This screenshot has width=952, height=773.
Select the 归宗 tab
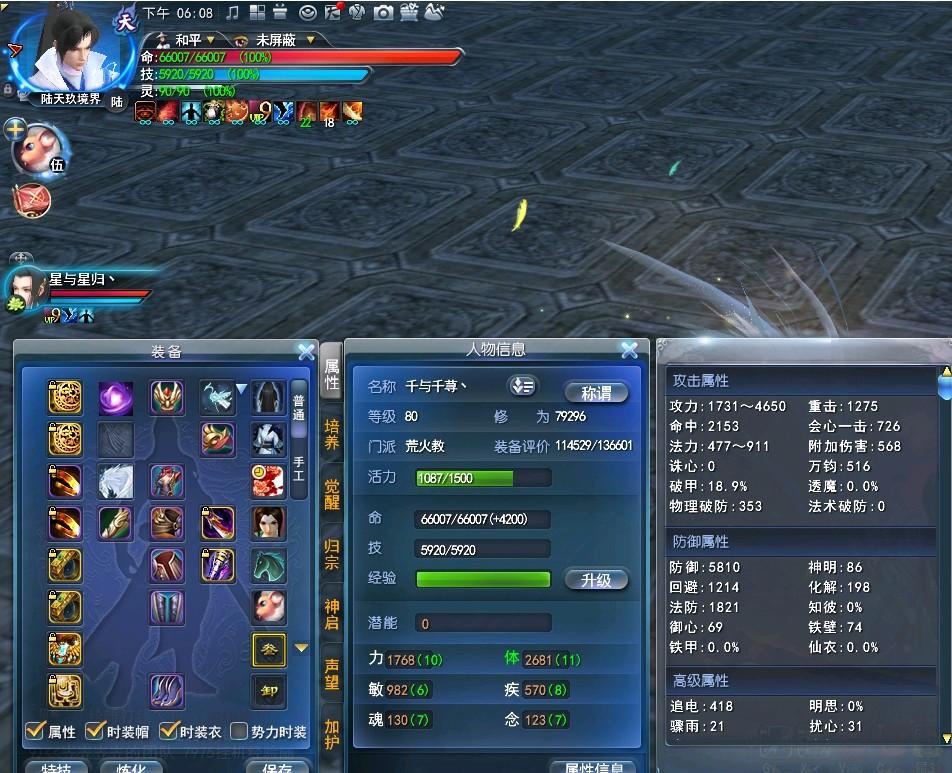[332, 553]
